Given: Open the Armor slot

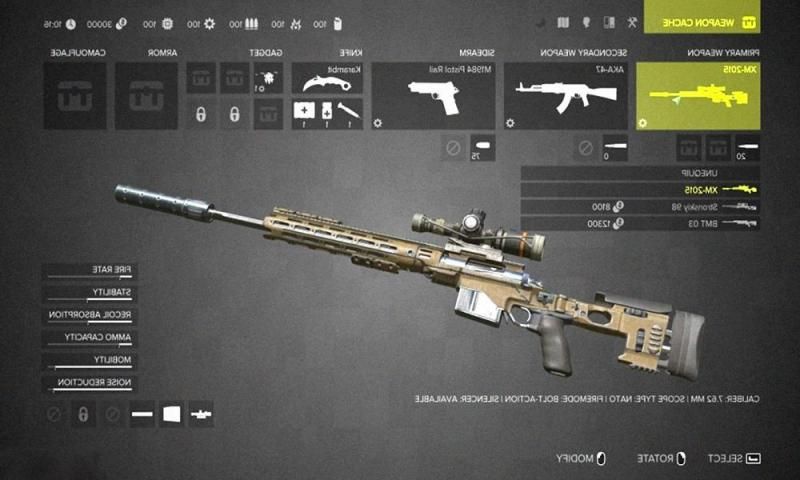Looking at the screenshot, I should point(145,96).
